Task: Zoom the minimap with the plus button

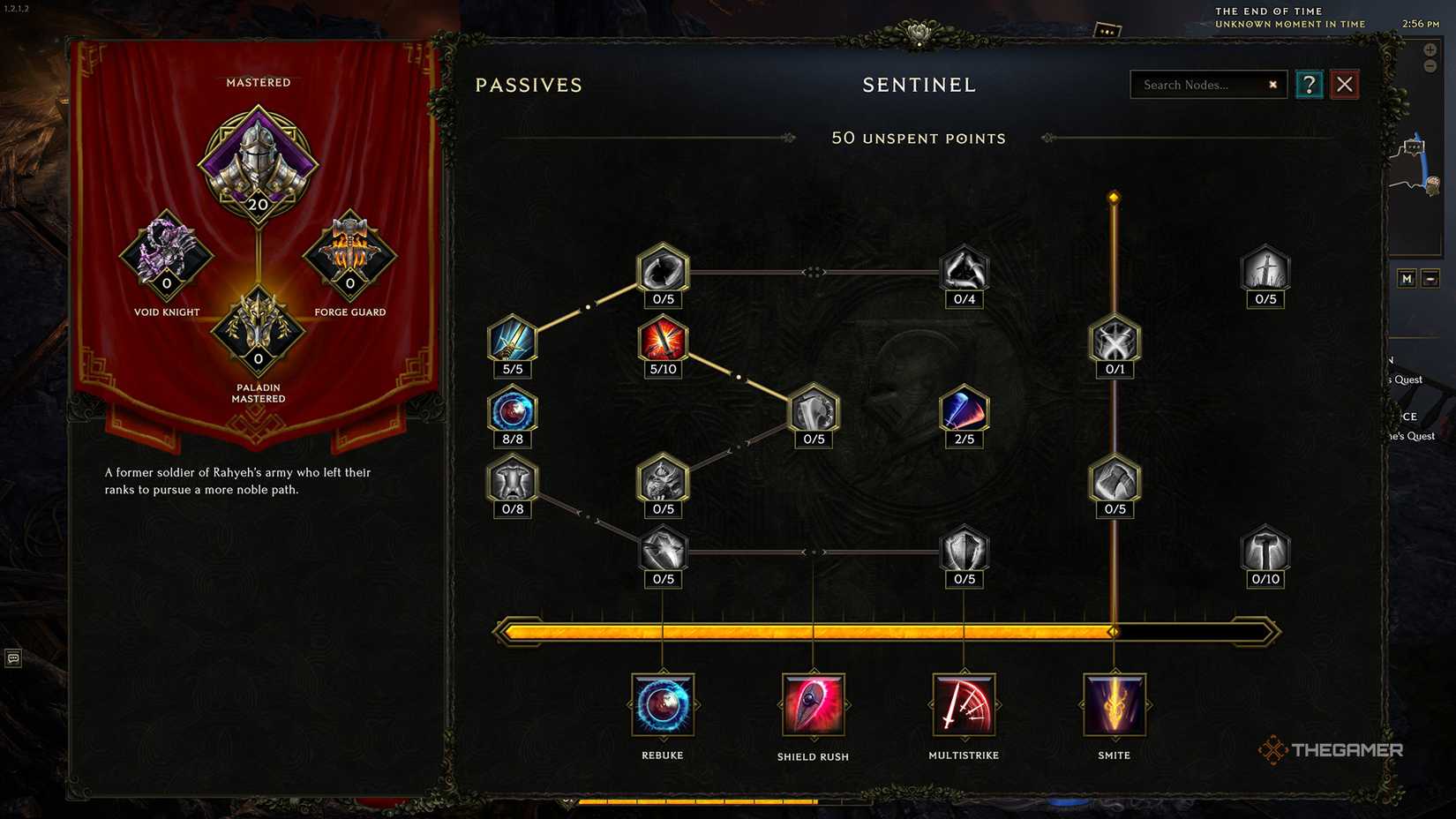Action: [x=1430, y=49]
